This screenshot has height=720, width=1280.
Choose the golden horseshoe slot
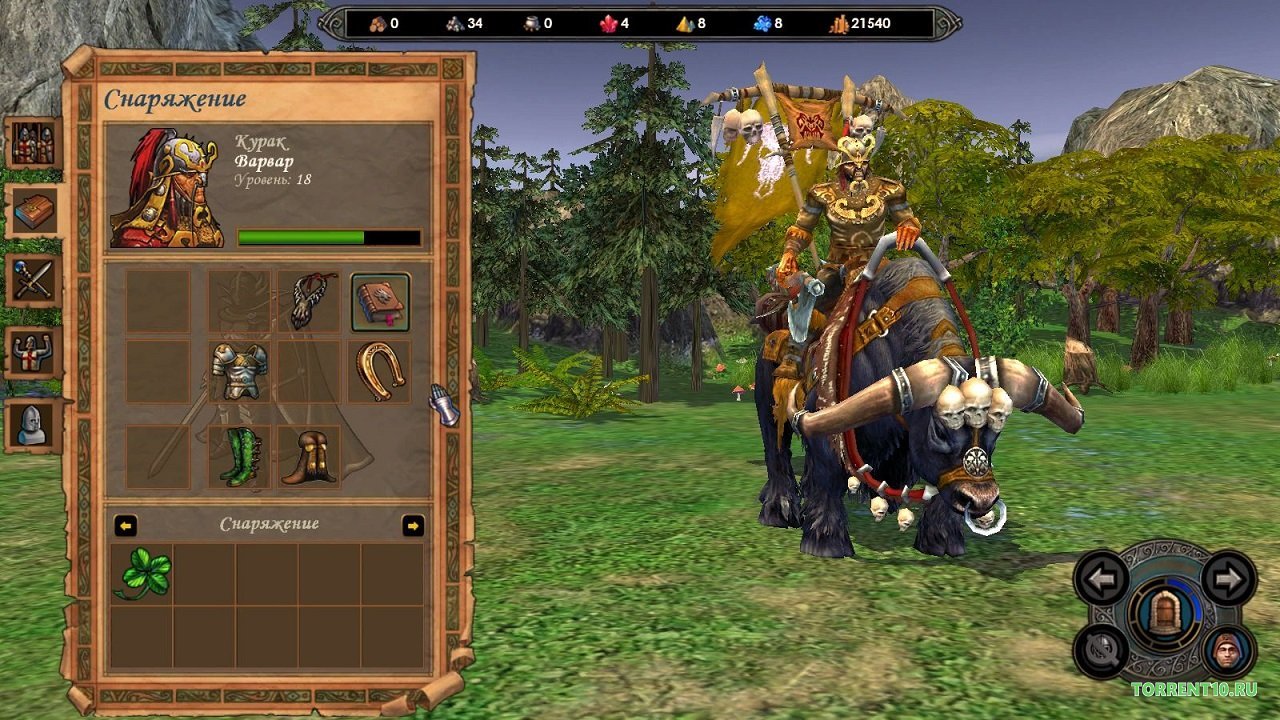pyautogui.click(x=380, y=371)
